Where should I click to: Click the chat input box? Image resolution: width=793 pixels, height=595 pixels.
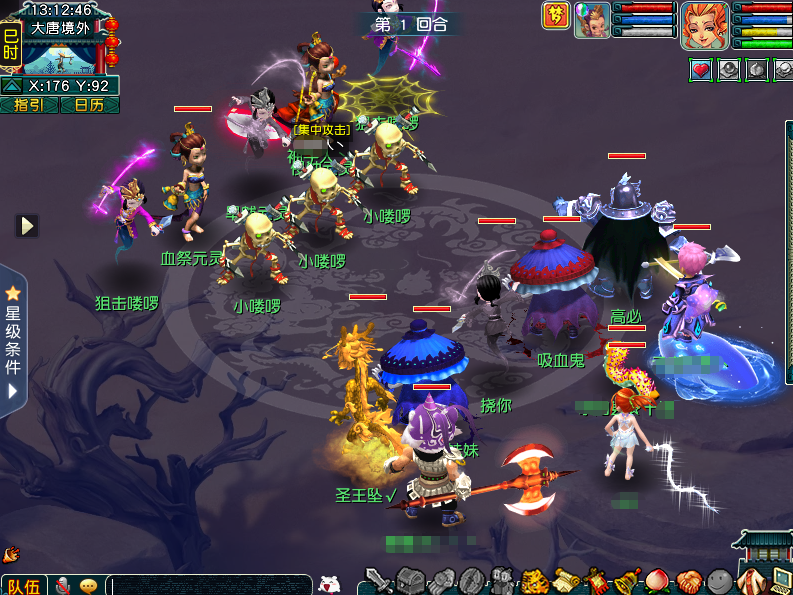pos(210,585)
